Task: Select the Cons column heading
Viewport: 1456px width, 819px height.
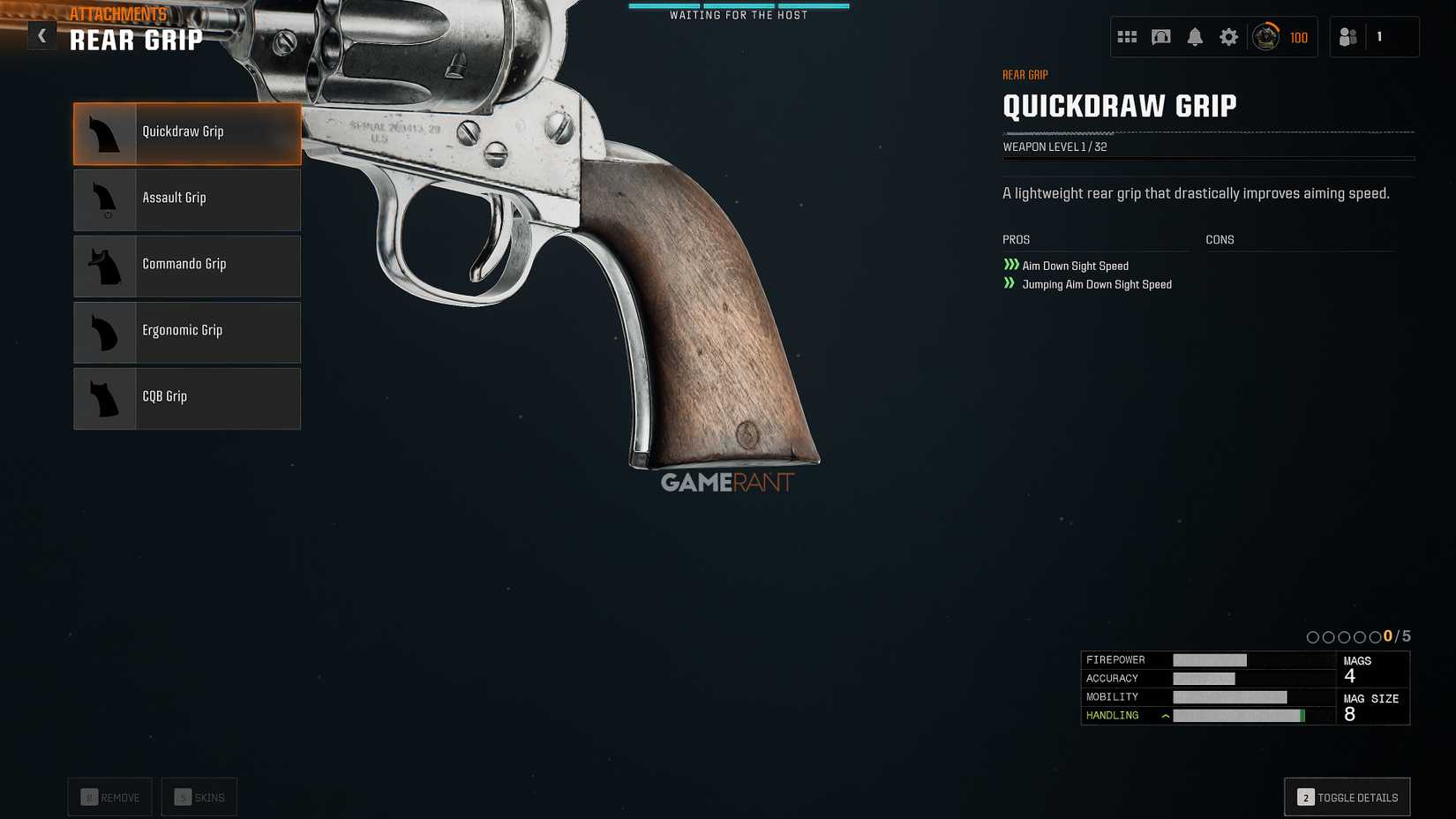Action: coord(1220,239)
